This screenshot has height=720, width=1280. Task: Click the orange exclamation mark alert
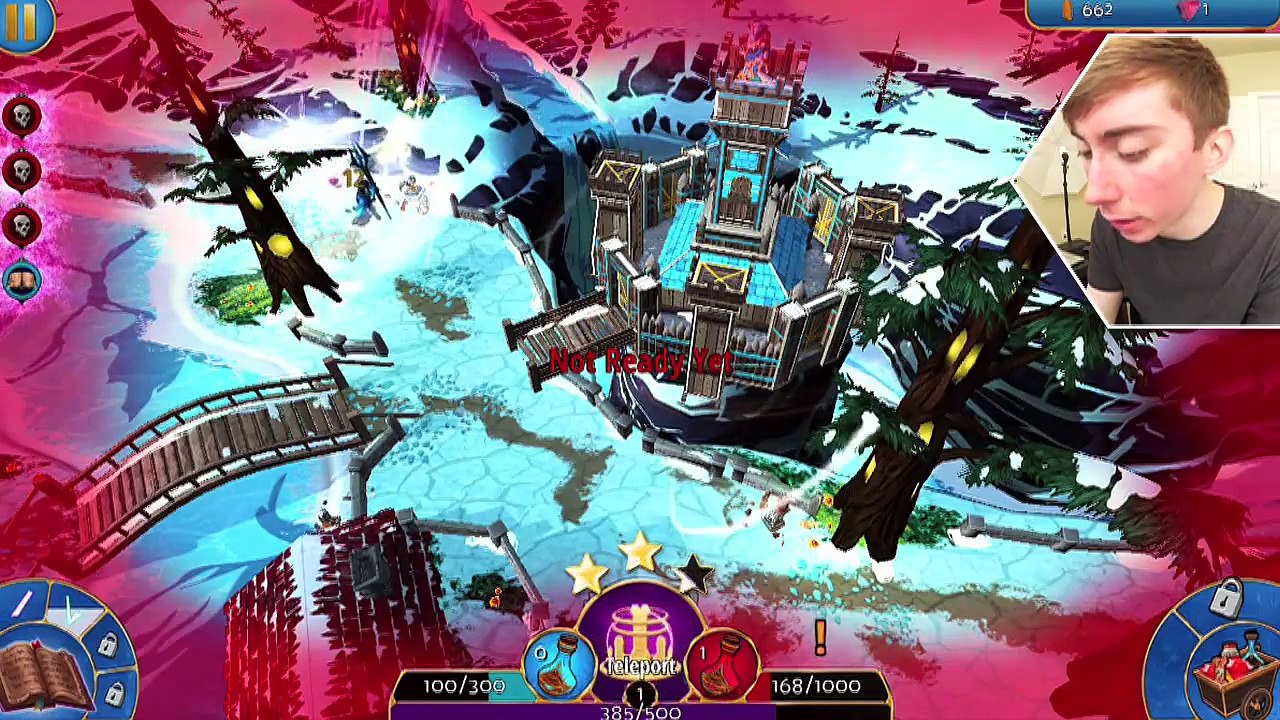click(x=820, y=638)
